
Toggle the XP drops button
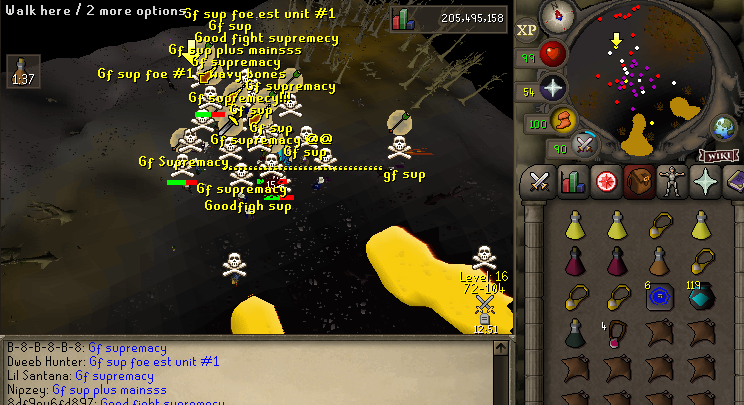(x=527, y=30)
